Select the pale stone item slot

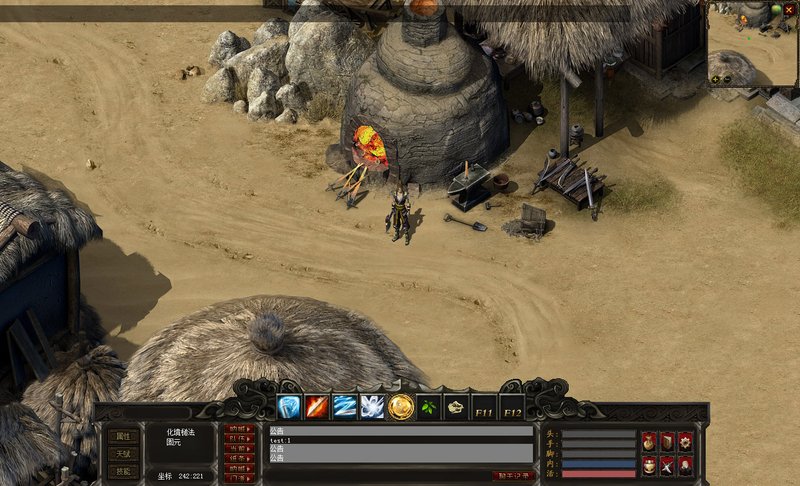[456, 407]
